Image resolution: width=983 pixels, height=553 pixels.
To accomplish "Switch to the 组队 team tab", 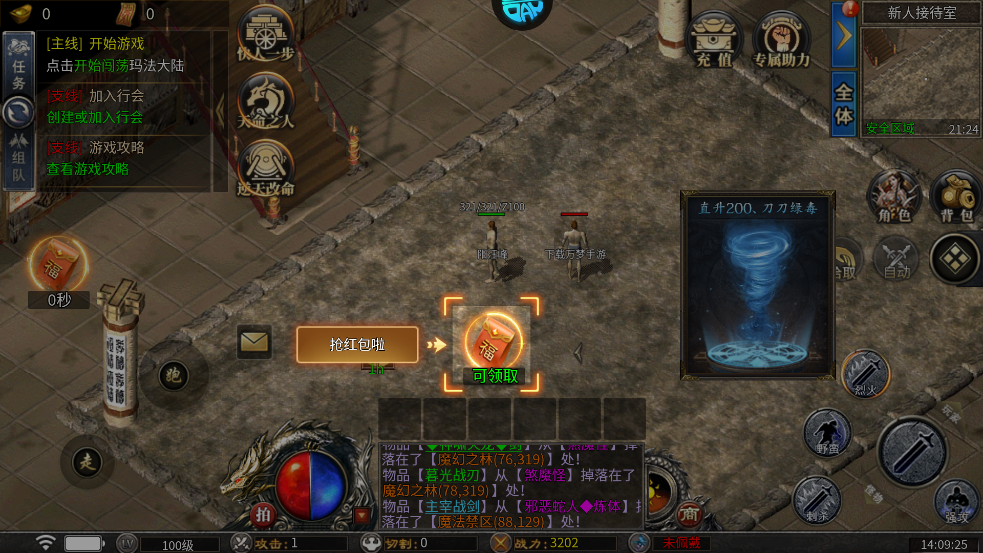I will point(18,160).
